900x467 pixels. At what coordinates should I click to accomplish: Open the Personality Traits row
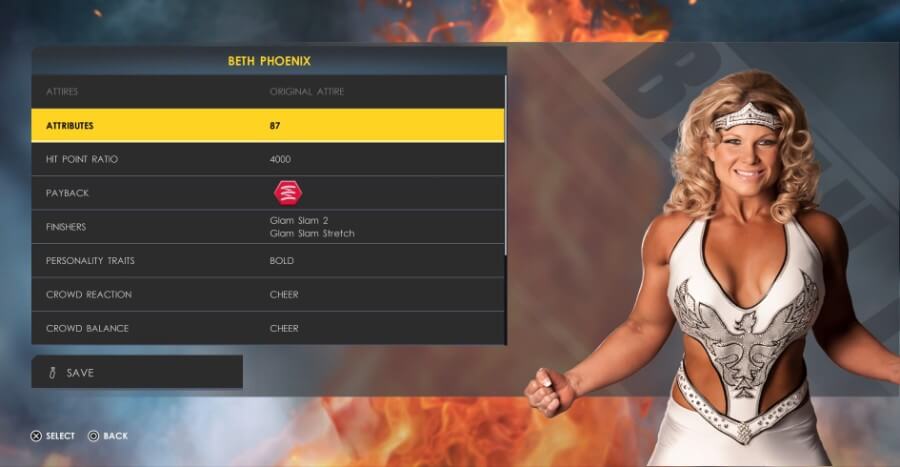(268, 261)
